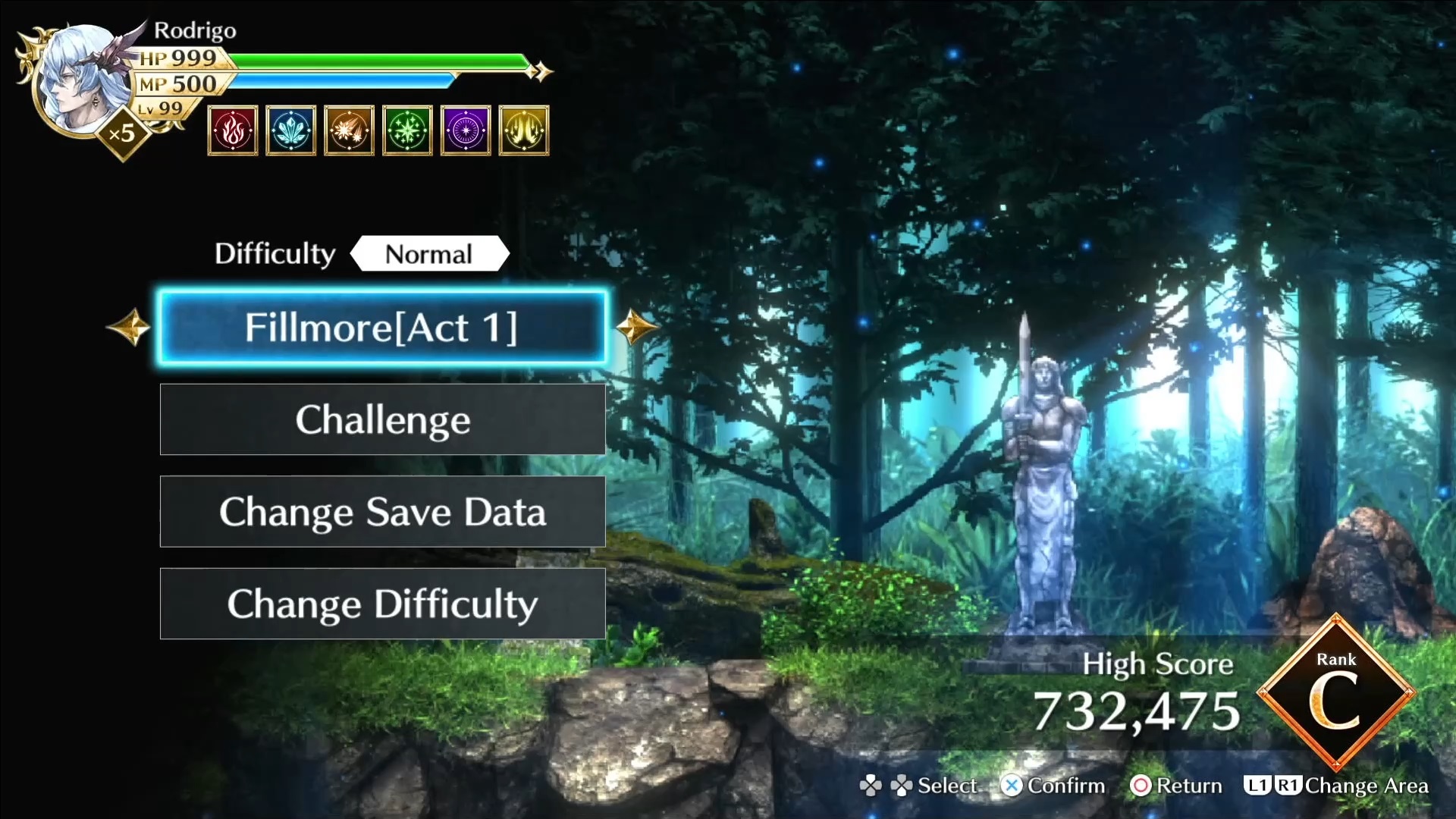Select the Fillmore[Act 1] stage entry
Viewport: 1456px width, 819px height.
[x=381, y=328]
